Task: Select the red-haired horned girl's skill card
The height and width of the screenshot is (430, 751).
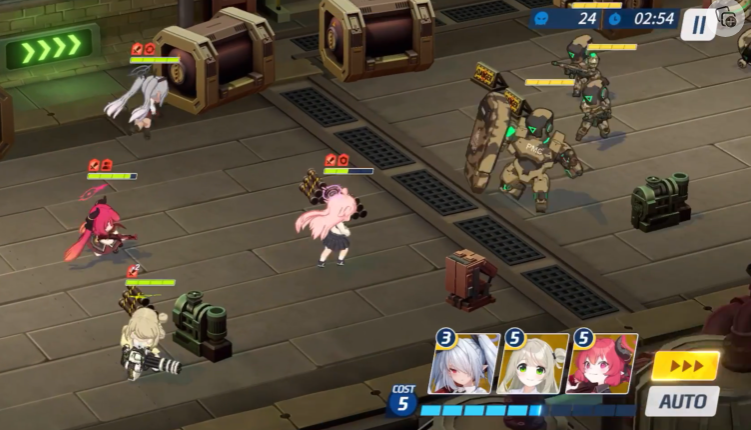Action: (603, 364)
